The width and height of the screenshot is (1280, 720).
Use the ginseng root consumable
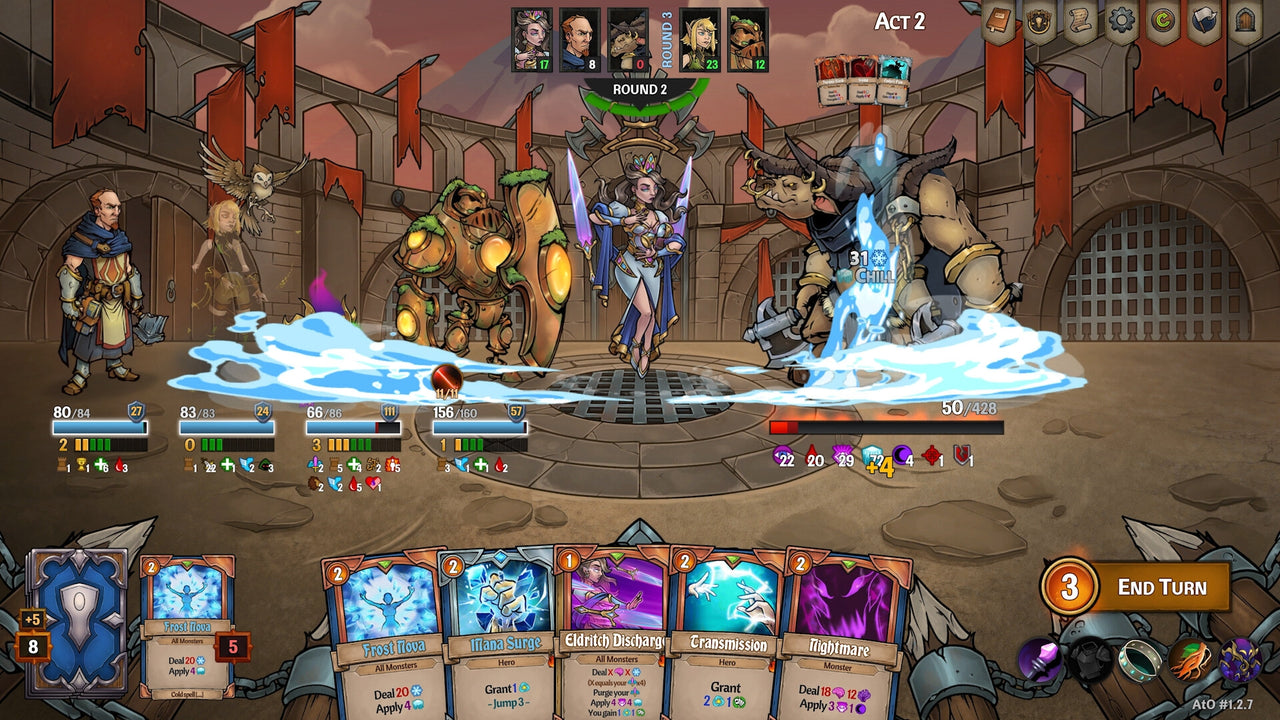pos(1191,660)
